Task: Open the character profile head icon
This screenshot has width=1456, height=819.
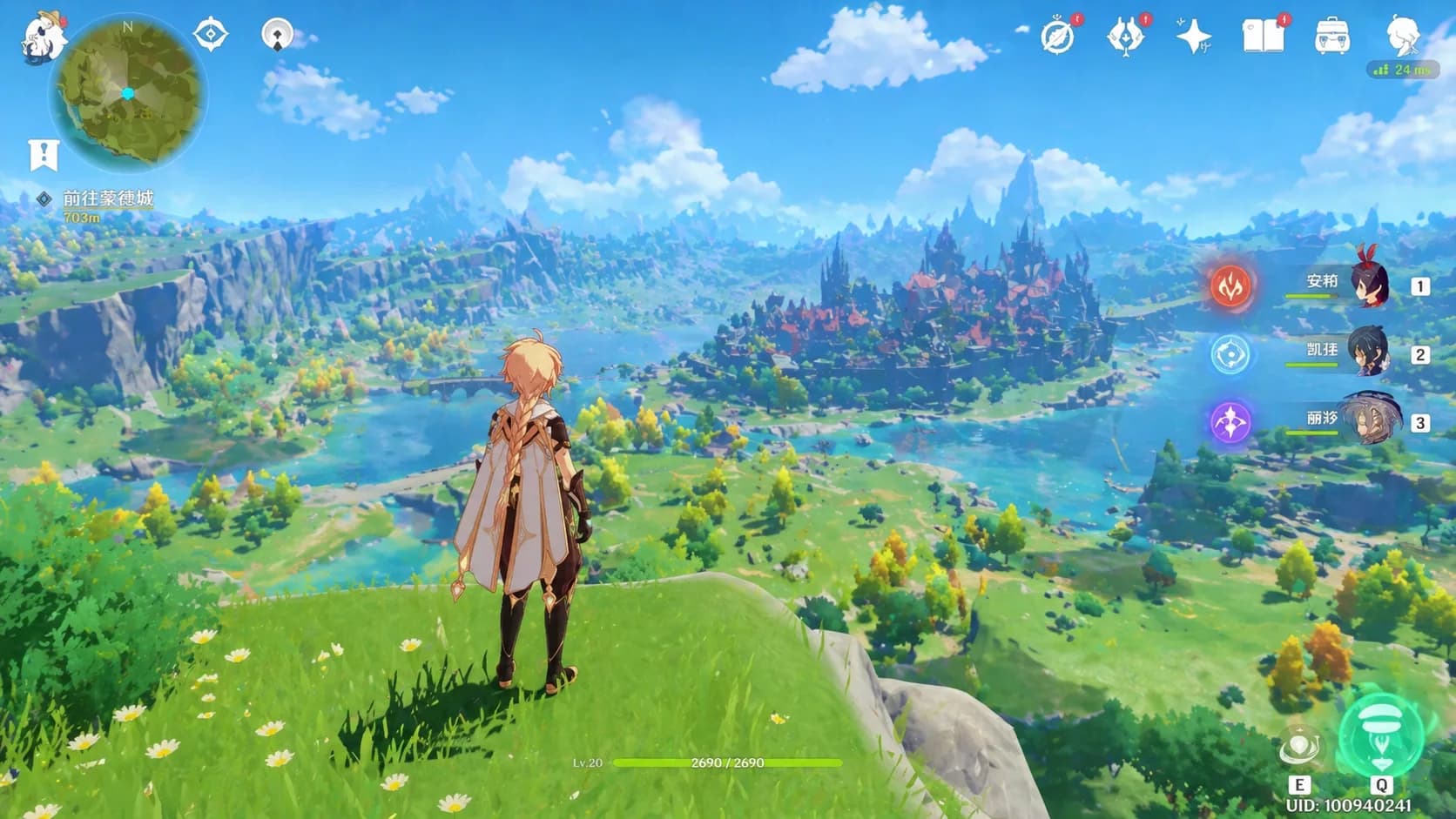Action: coord(1402,37)
